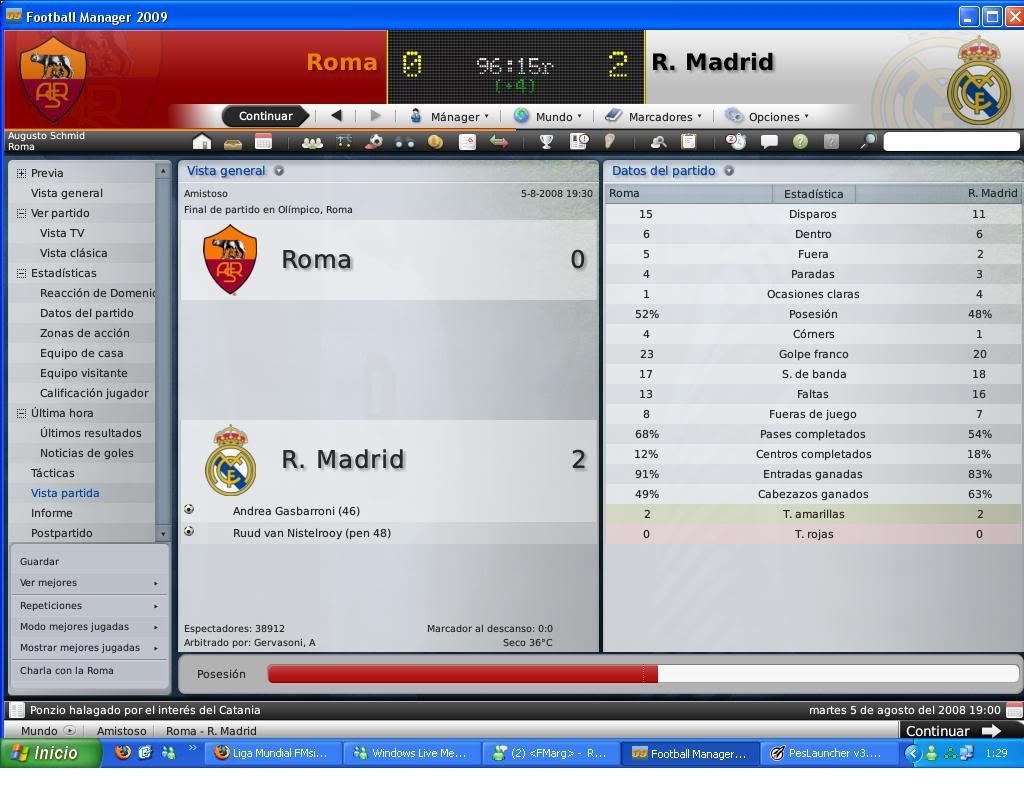Screen dimensions: 1024x791
Task: Click the bottom-right Continuar arrow button
Action: (952, 730)
